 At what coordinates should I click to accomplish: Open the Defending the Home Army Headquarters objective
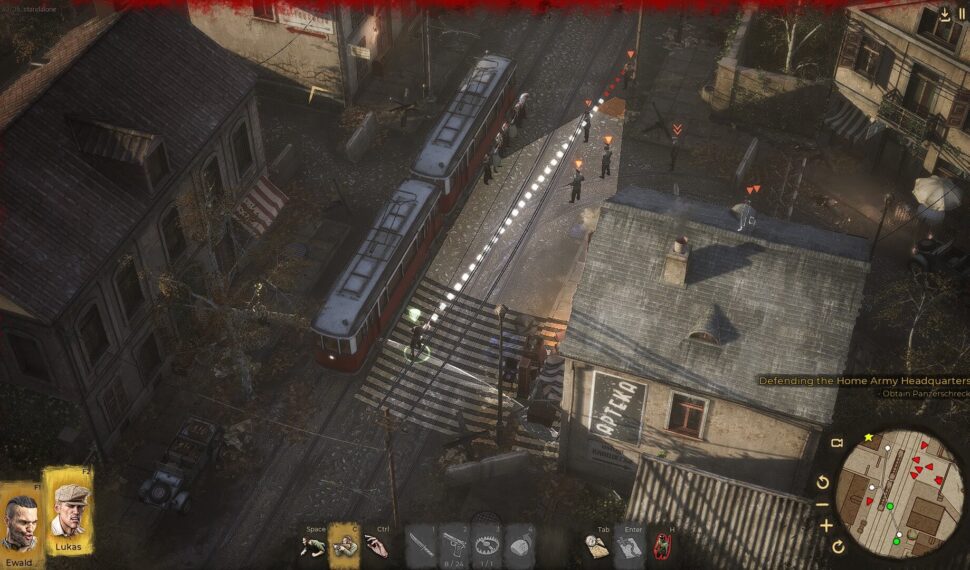point(863,381)
